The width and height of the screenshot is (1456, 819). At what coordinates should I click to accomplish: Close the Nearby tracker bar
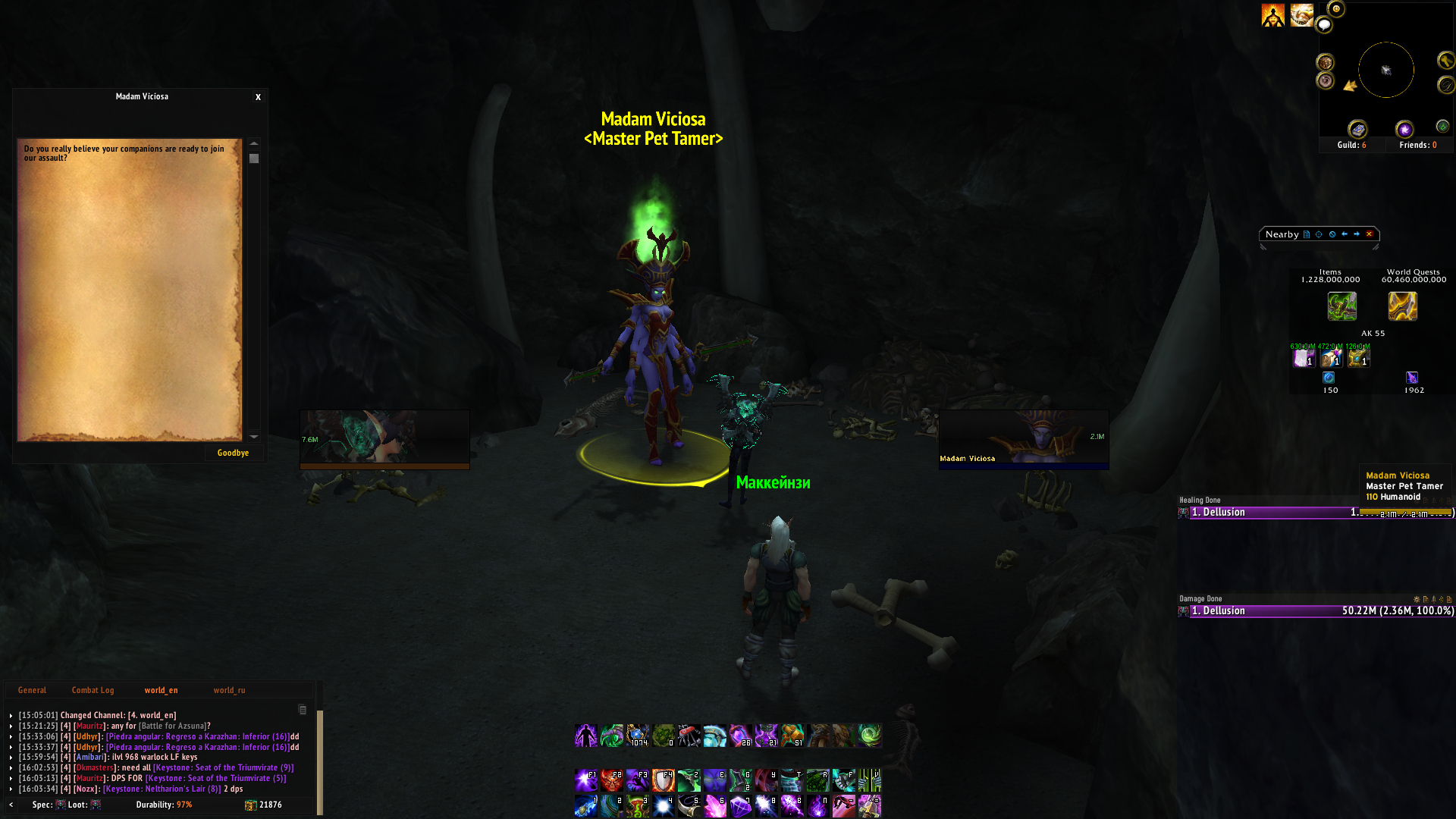click(1370, 234)
